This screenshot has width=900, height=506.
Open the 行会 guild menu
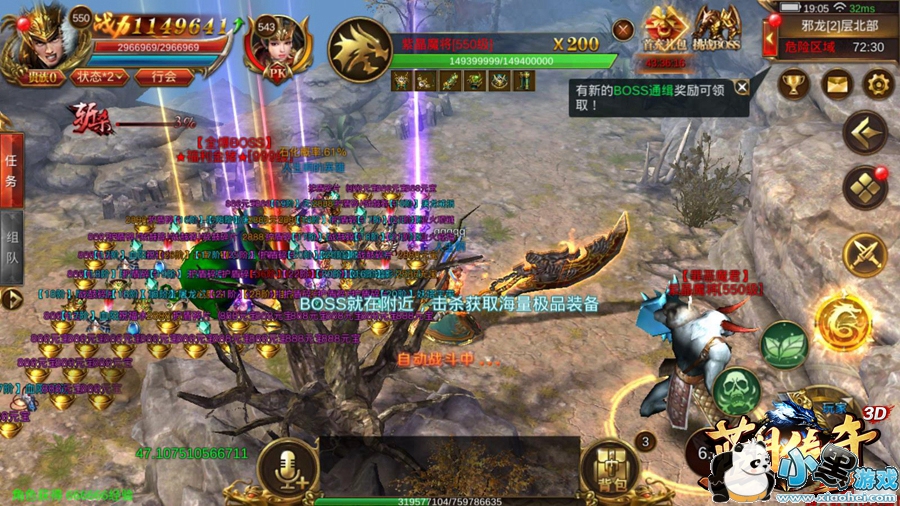point(163,76)
